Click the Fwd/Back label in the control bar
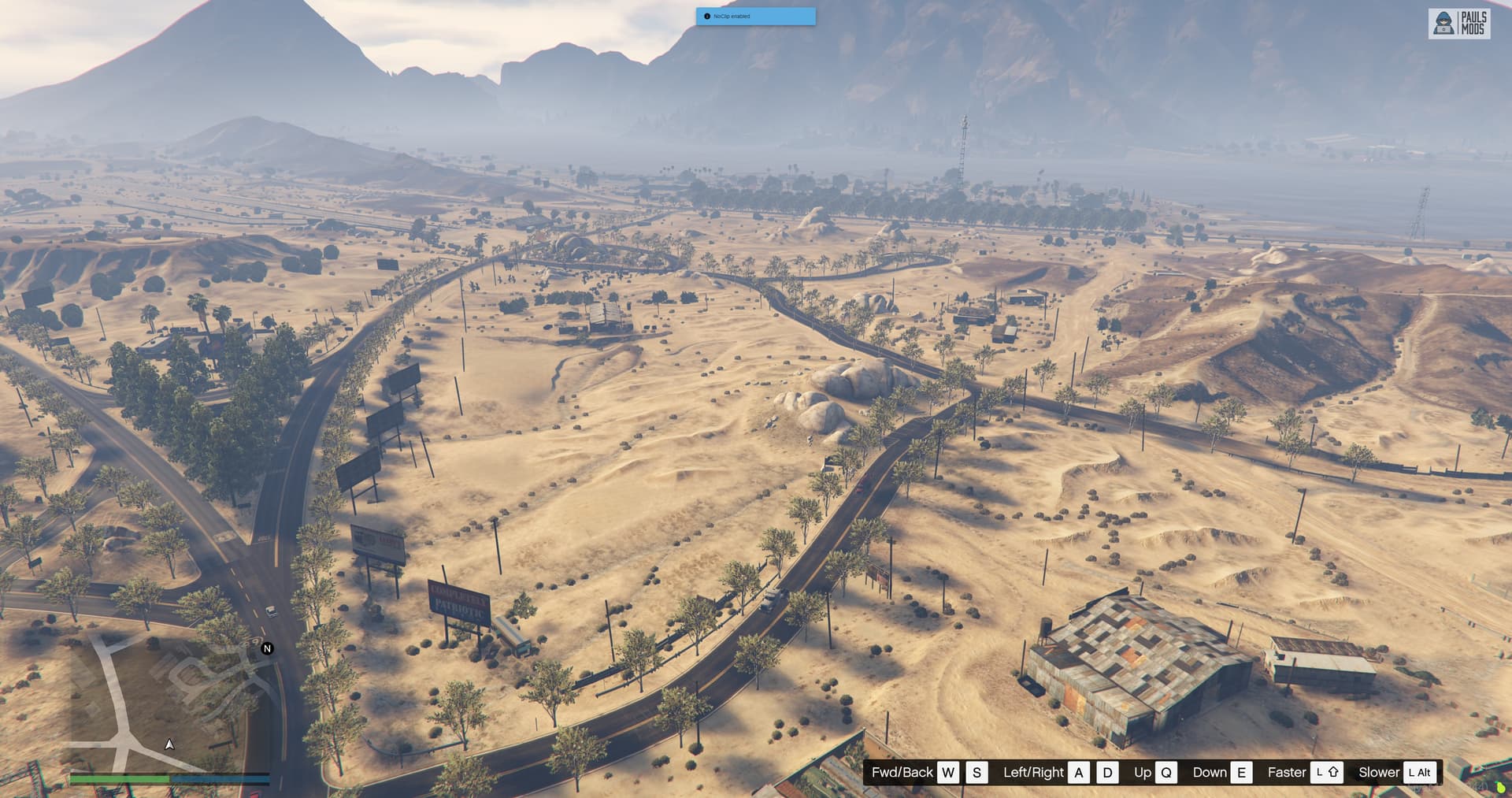Viewport: 1512px width, 798px height. [902, 773]
